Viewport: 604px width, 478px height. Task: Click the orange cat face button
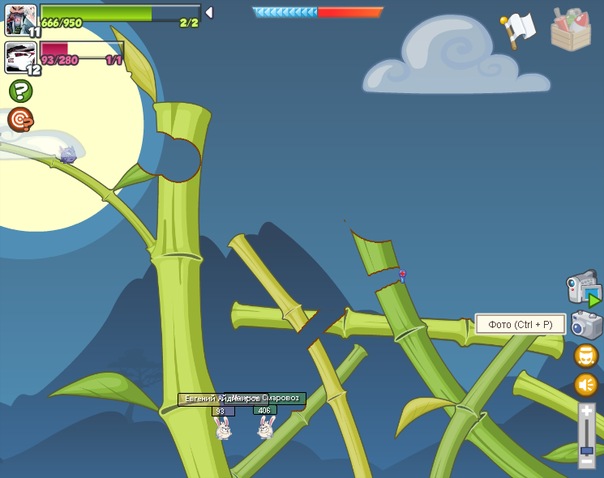pos(586,356)
